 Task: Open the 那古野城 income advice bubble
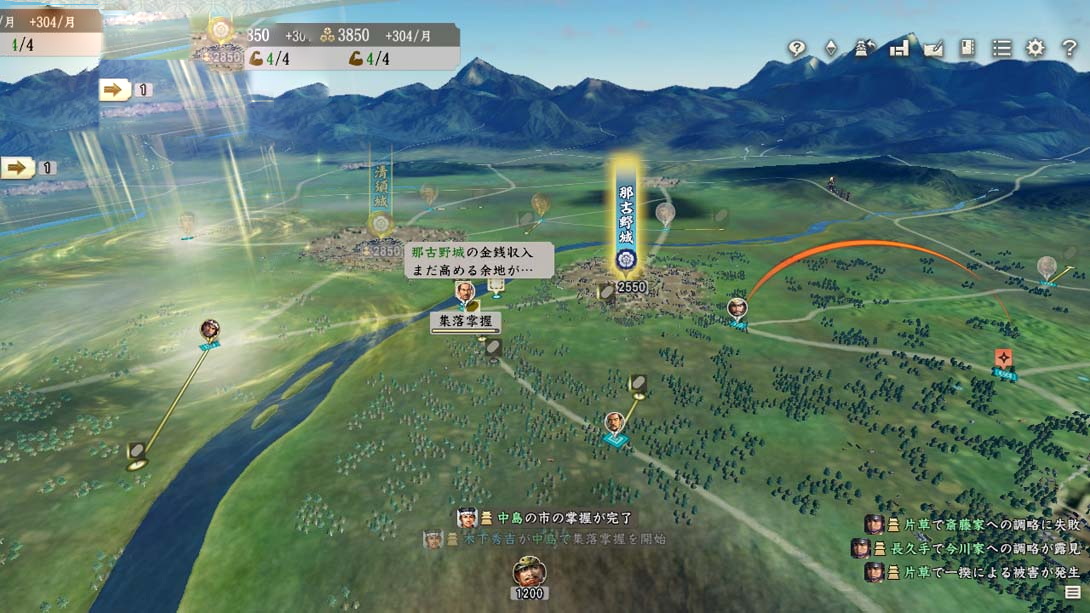[x=478, y=260]
